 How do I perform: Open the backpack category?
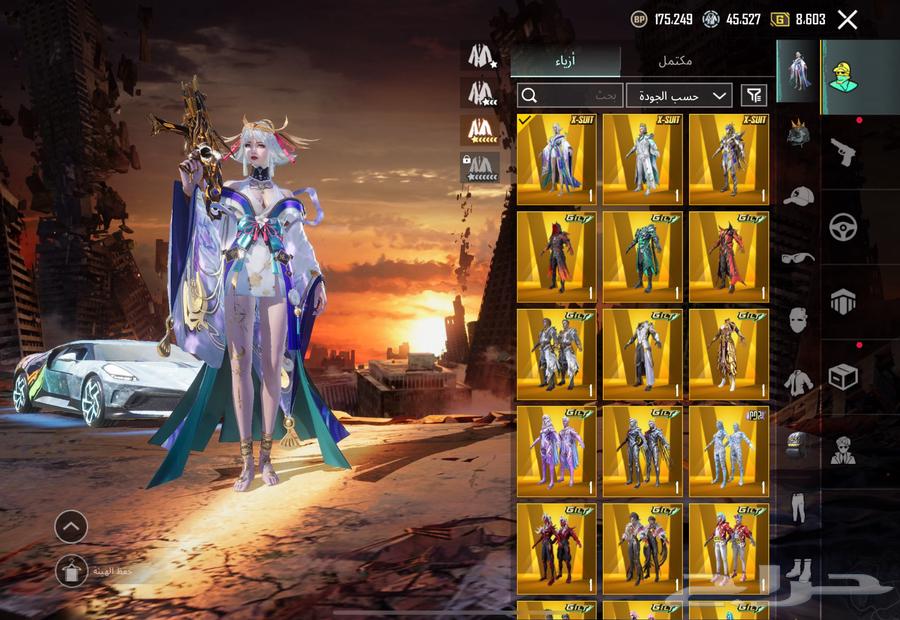coord(797,445)
